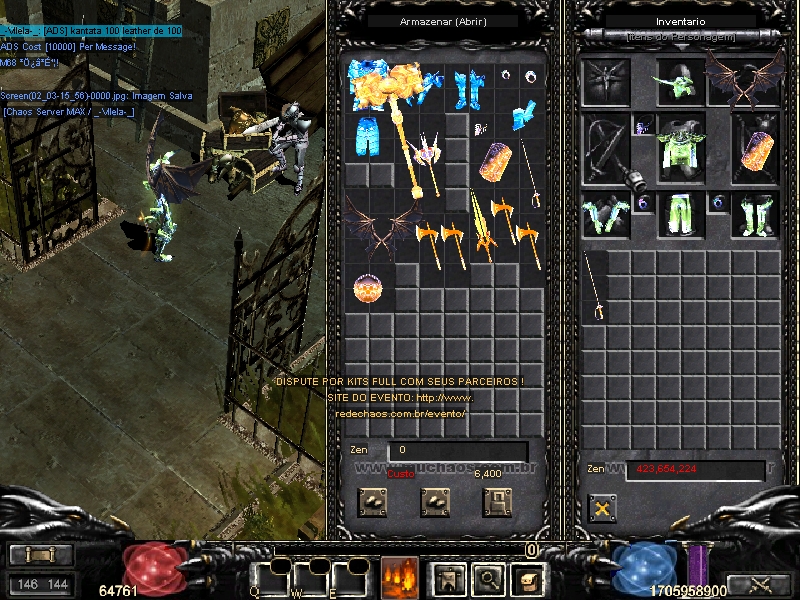Select the equipped green pants slot
The width and height of the screenshot is (800, 600).
click(681, 214)
